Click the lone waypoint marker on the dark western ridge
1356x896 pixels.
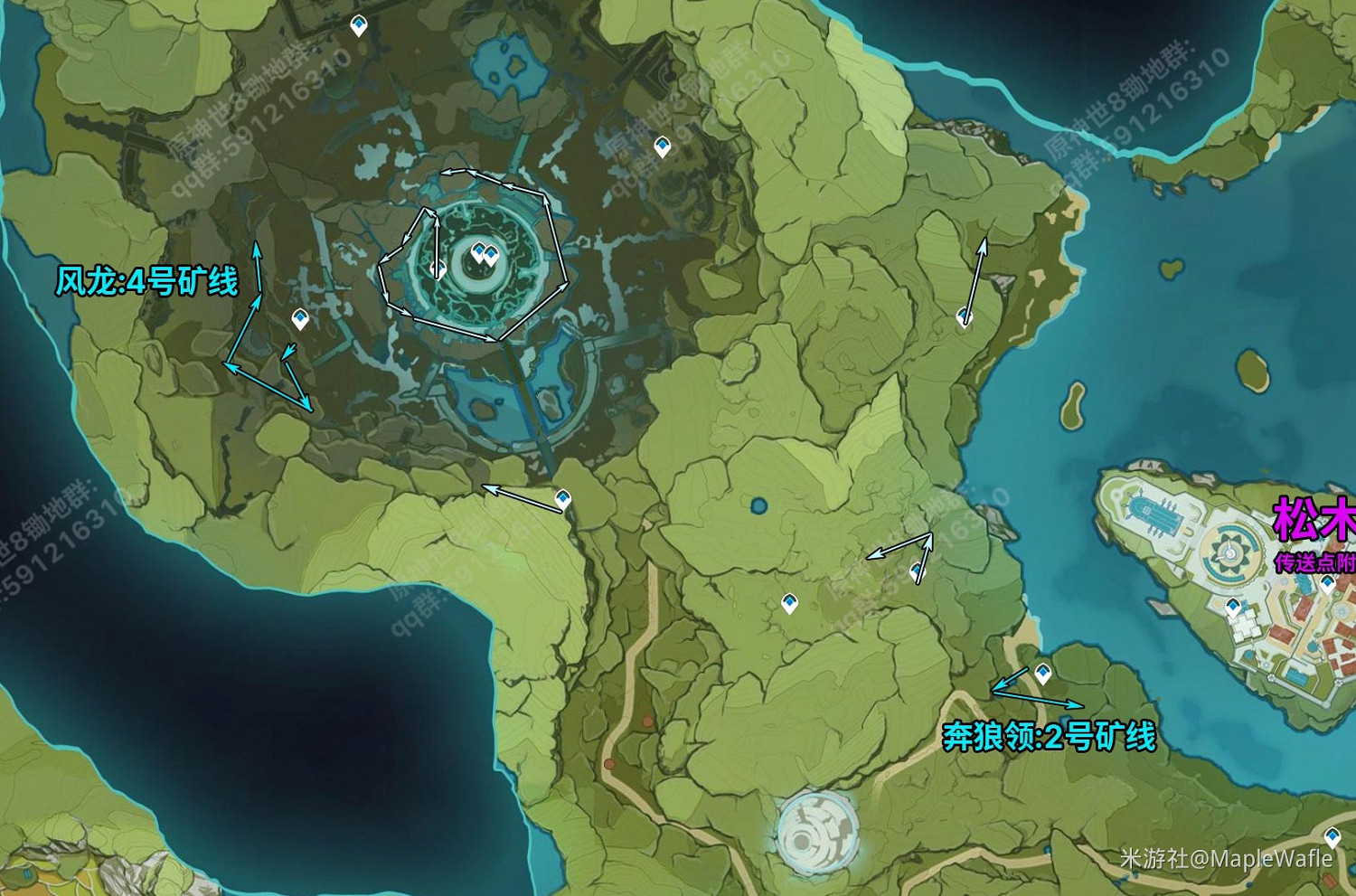(299, 318)
